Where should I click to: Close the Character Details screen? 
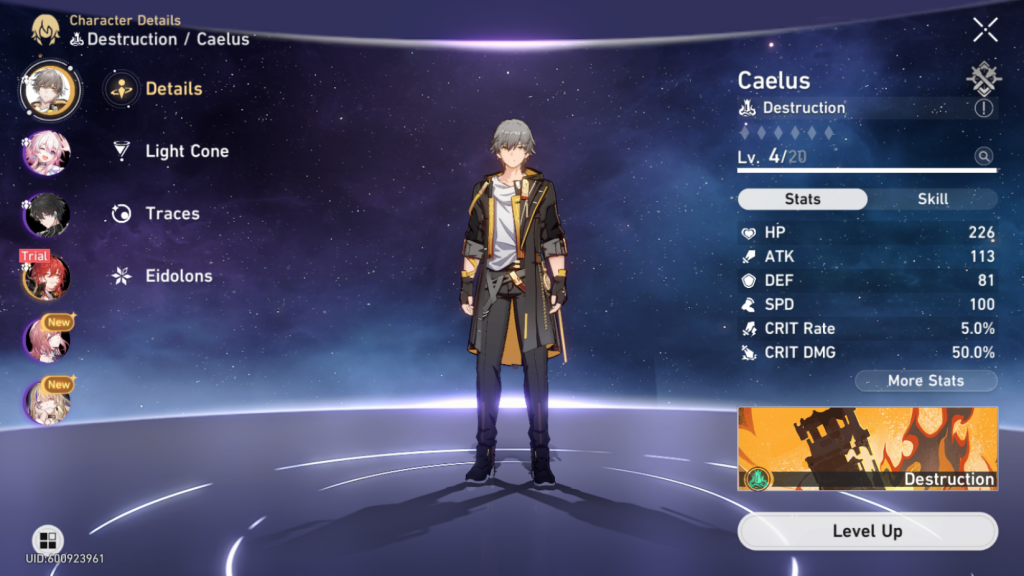985,30
